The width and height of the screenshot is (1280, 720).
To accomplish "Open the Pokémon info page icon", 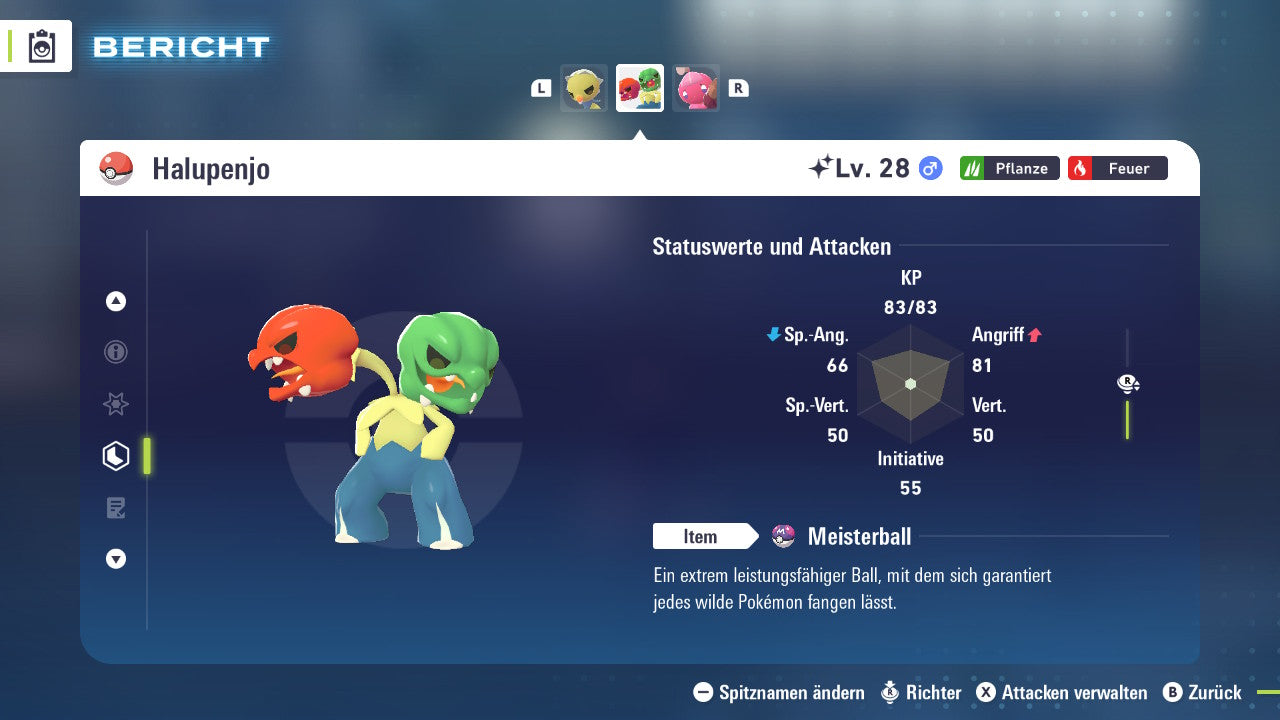I will [x=115, y=352].
